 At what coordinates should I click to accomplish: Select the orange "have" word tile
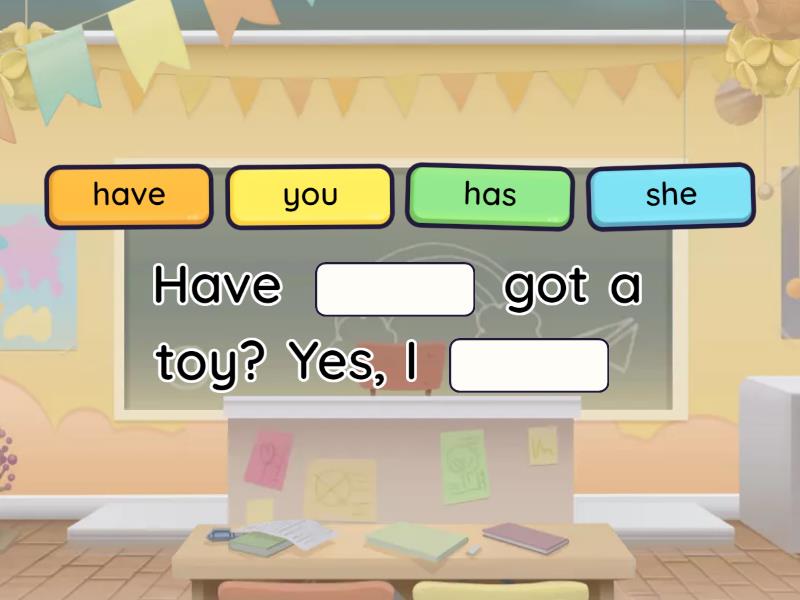click(129, 196)
